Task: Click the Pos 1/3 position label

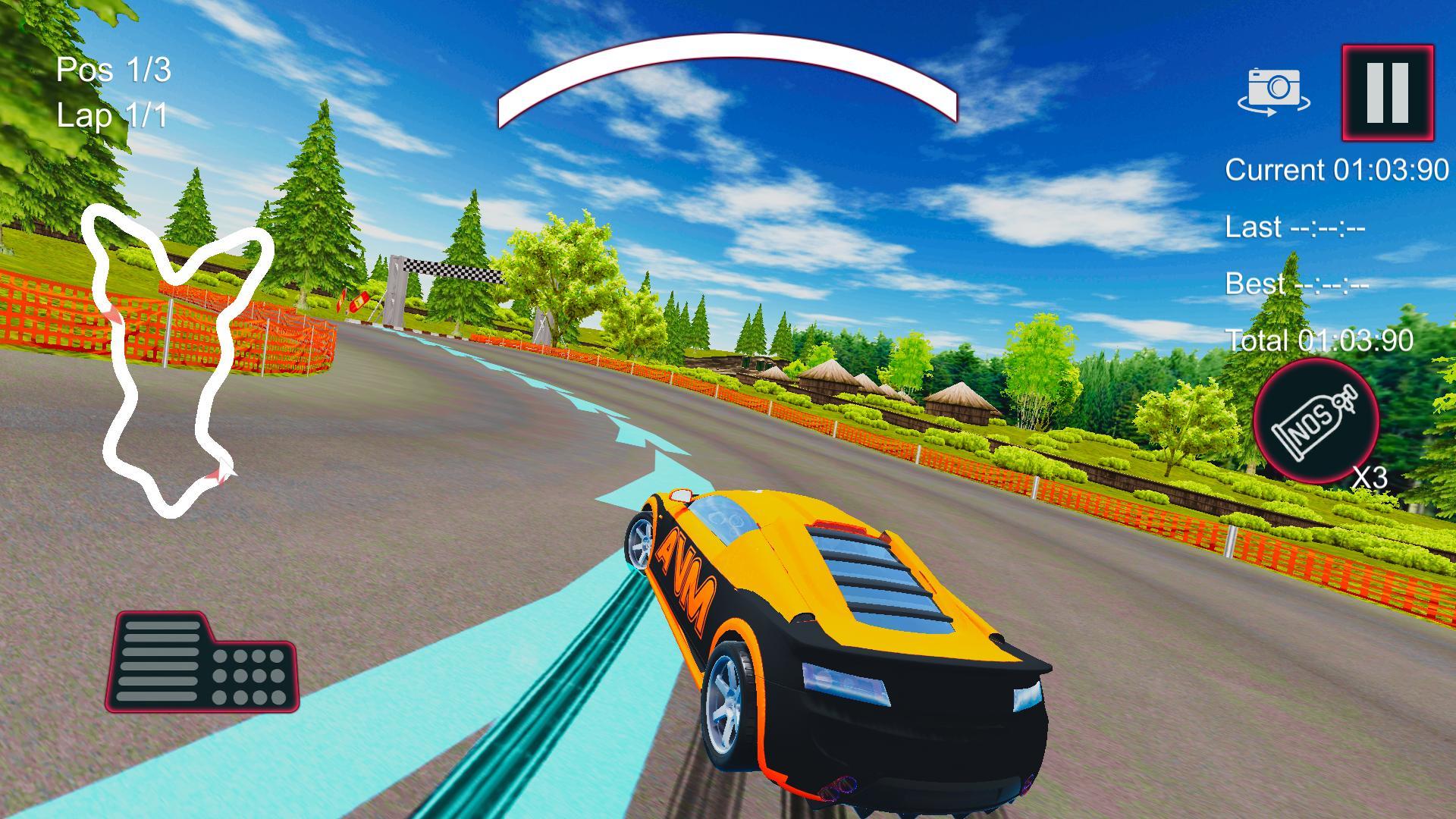Action: (x=114, y=71)
